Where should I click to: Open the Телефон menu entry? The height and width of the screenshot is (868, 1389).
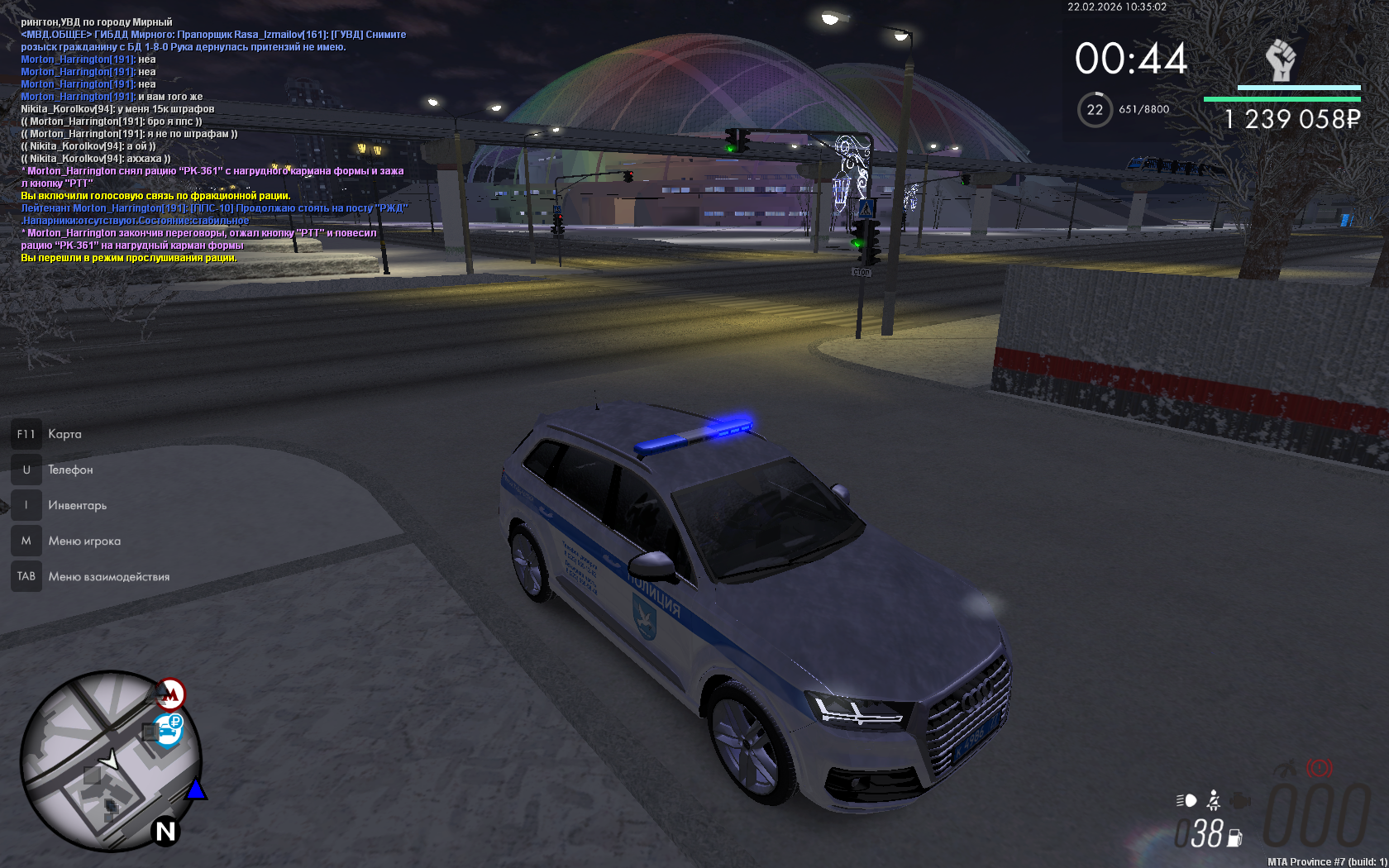pyautogui.click(x=69, y=470)
